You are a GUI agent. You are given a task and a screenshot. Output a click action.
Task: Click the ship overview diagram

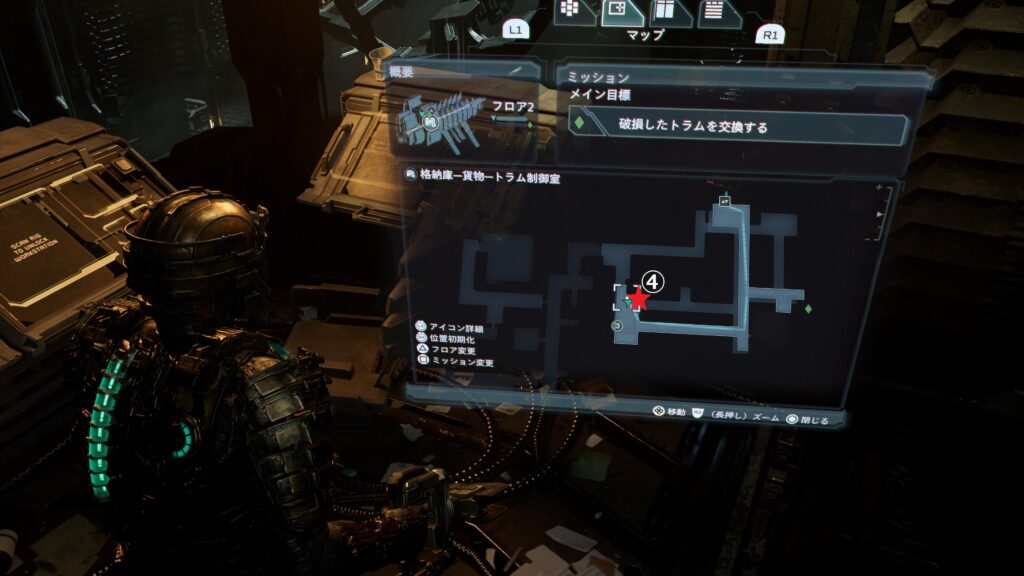click(440, 119)
